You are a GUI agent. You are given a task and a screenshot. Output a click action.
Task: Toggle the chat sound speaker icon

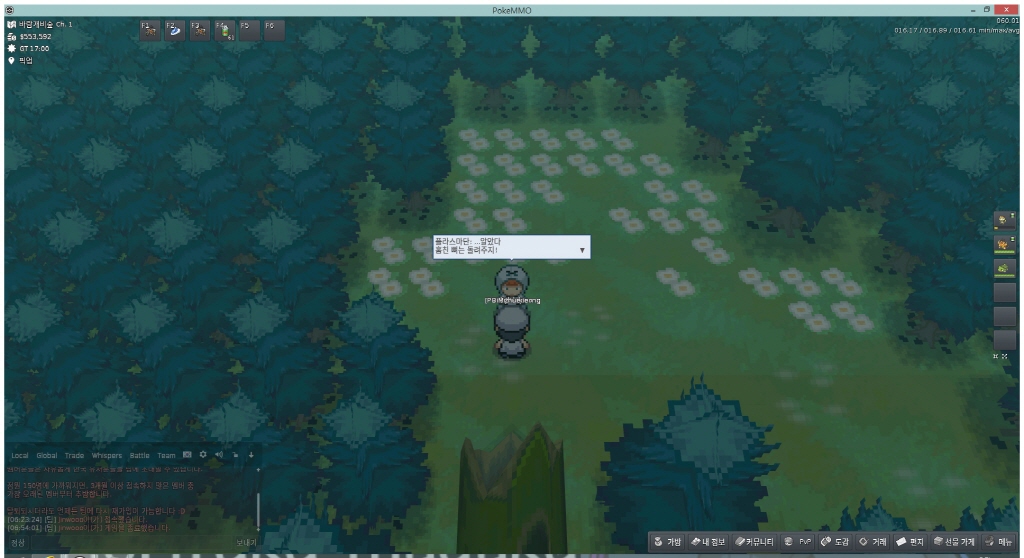[x=219, y=455]
